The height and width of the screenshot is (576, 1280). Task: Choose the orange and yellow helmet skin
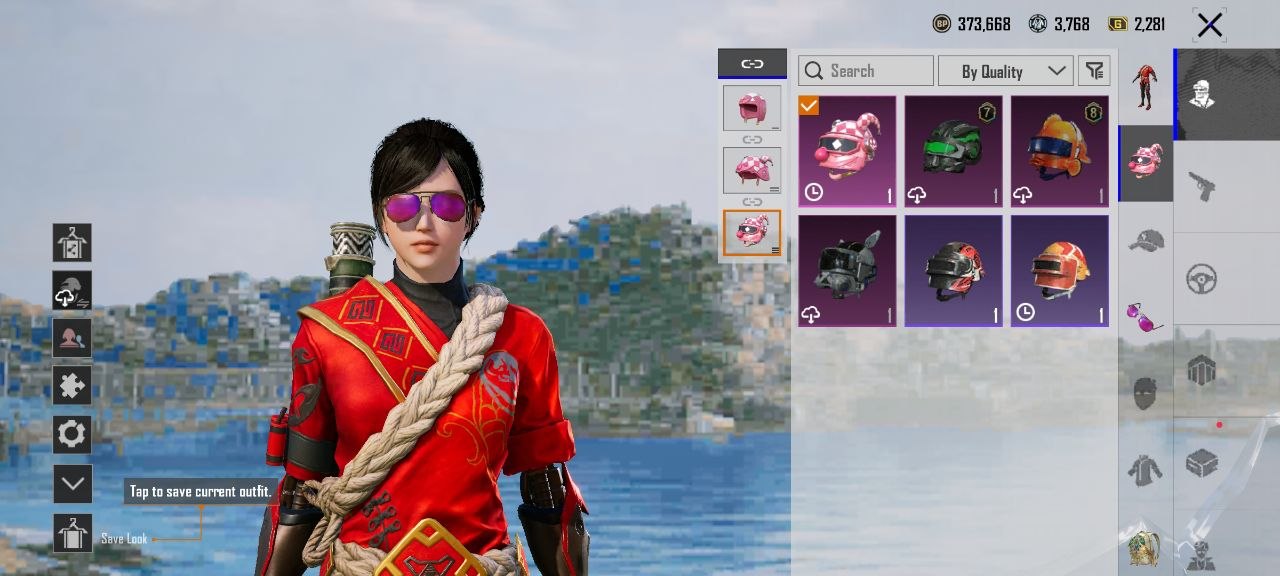[1059, 270]
